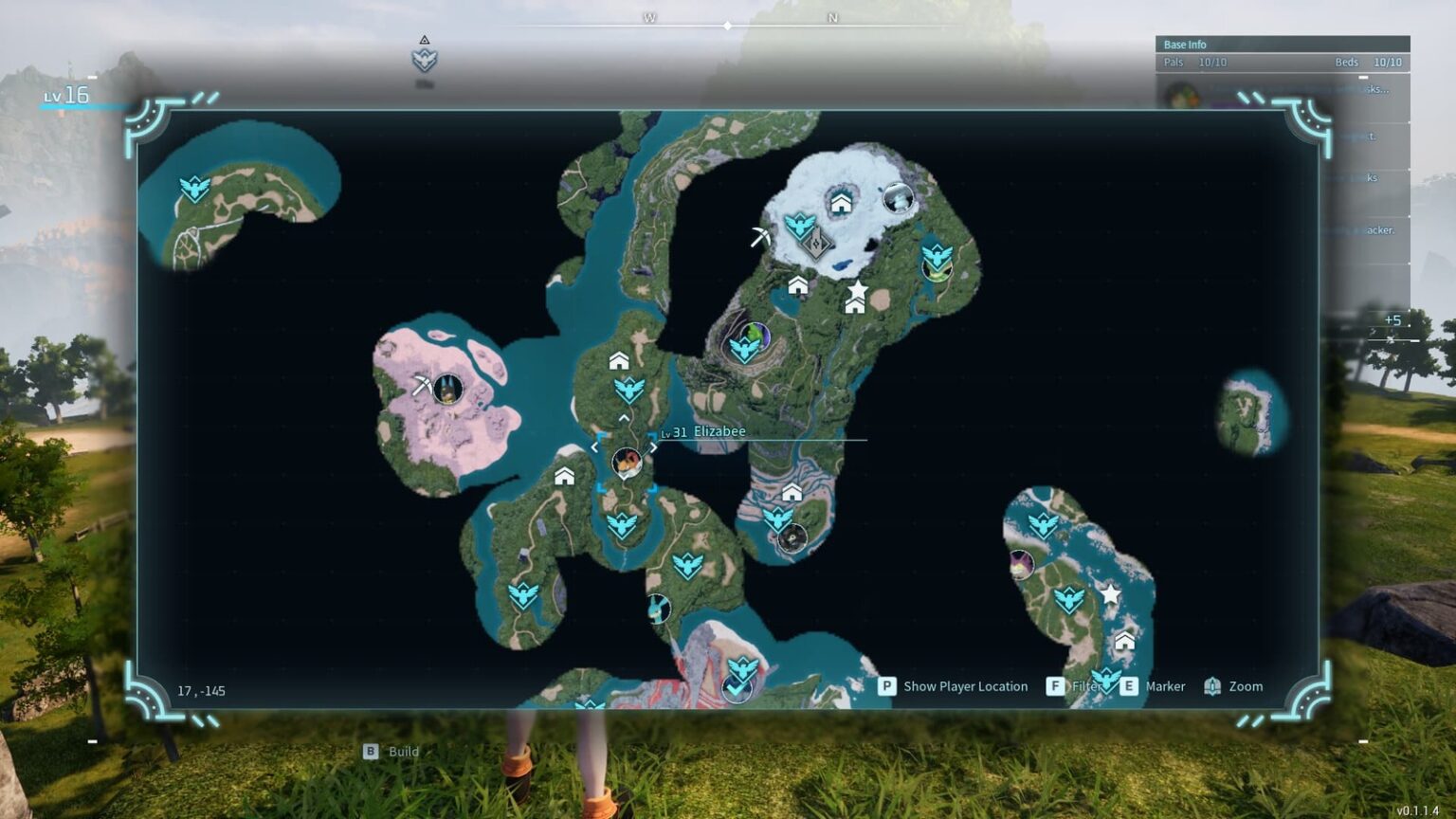Click the white boss portrait in the snowy region

pos(897,198)
